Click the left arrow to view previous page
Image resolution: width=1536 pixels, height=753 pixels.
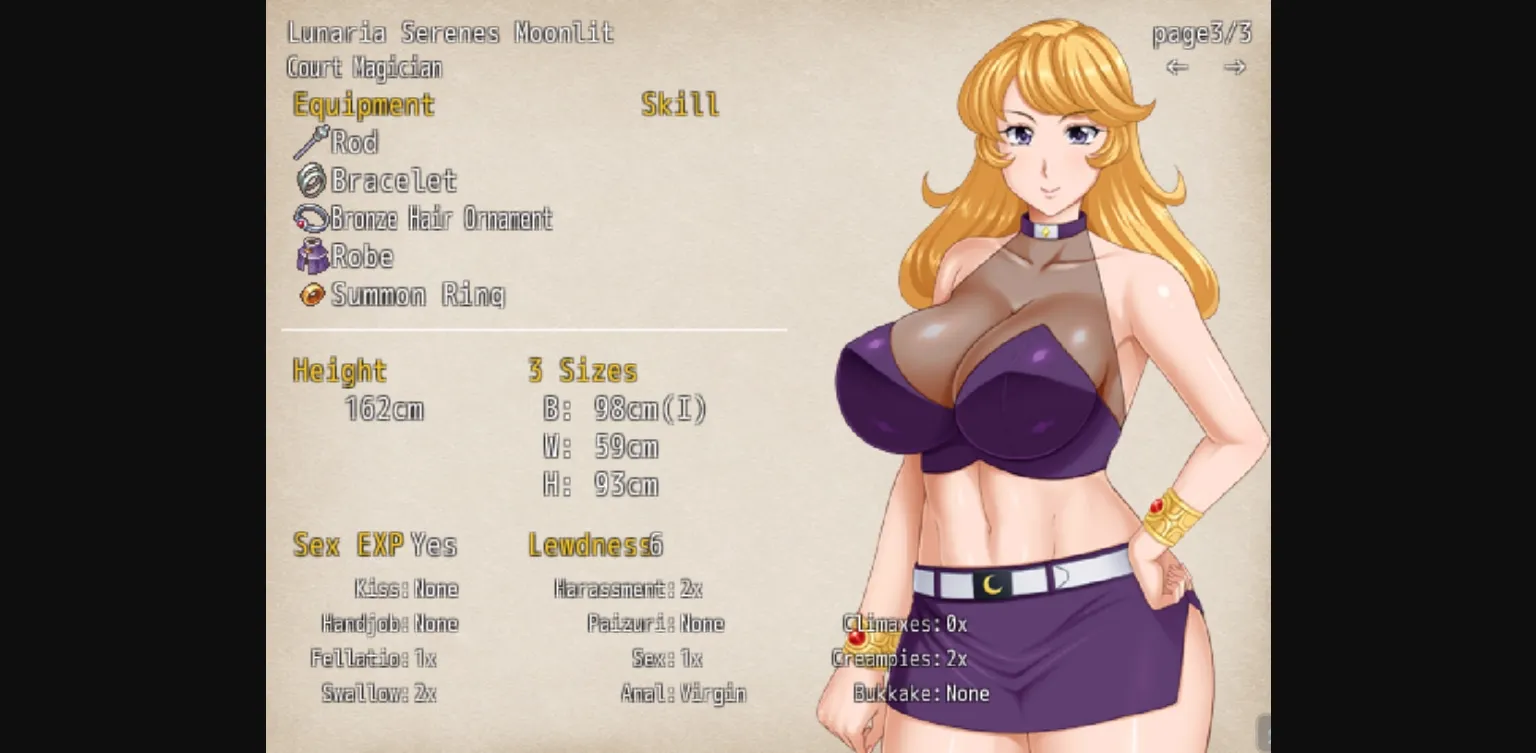pyautogui.click(x=1177, y=67)
